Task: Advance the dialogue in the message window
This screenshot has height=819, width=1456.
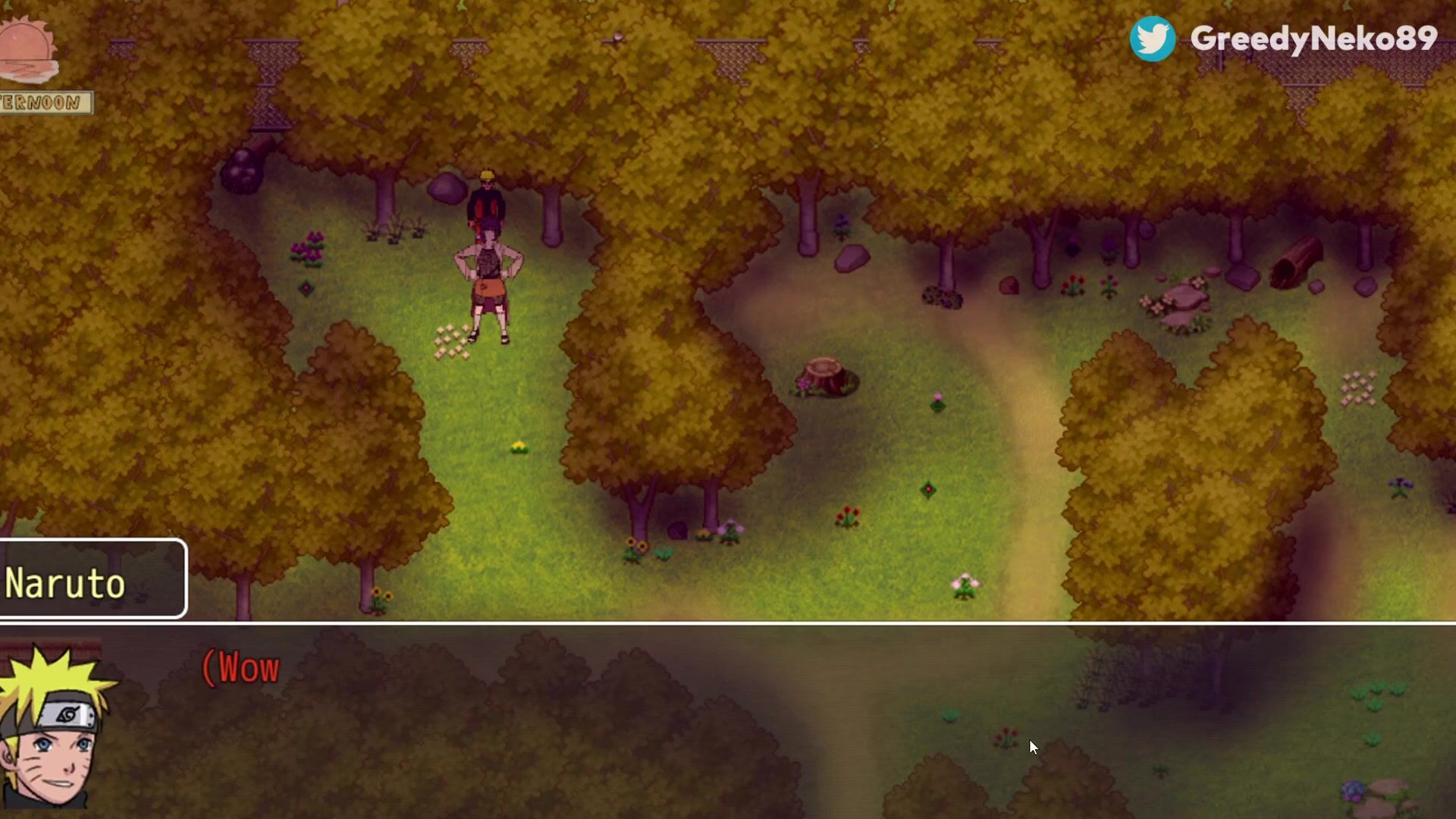Action: (728, 720)
